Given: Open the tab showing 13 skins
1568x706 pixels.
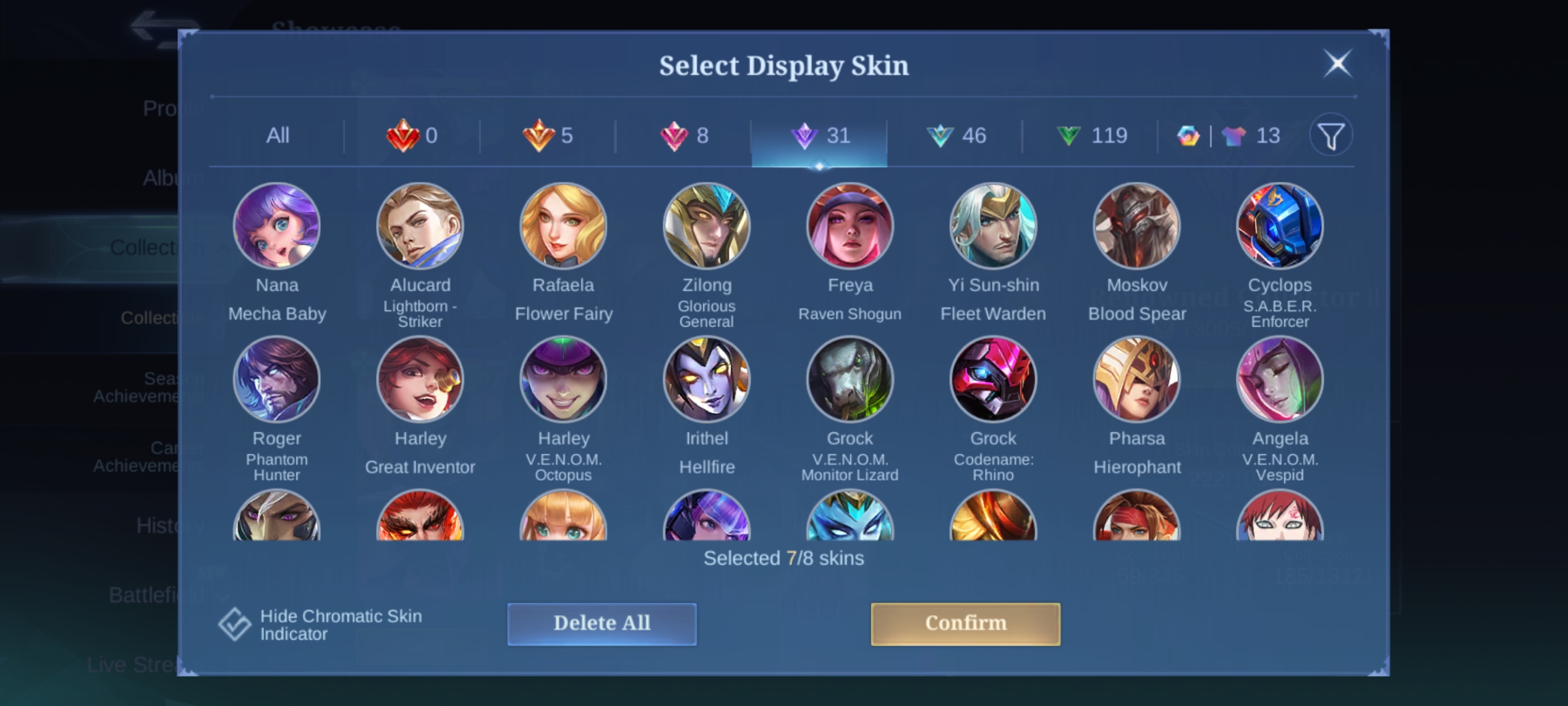Looking at the screenshot, I should coord(1228,136).
